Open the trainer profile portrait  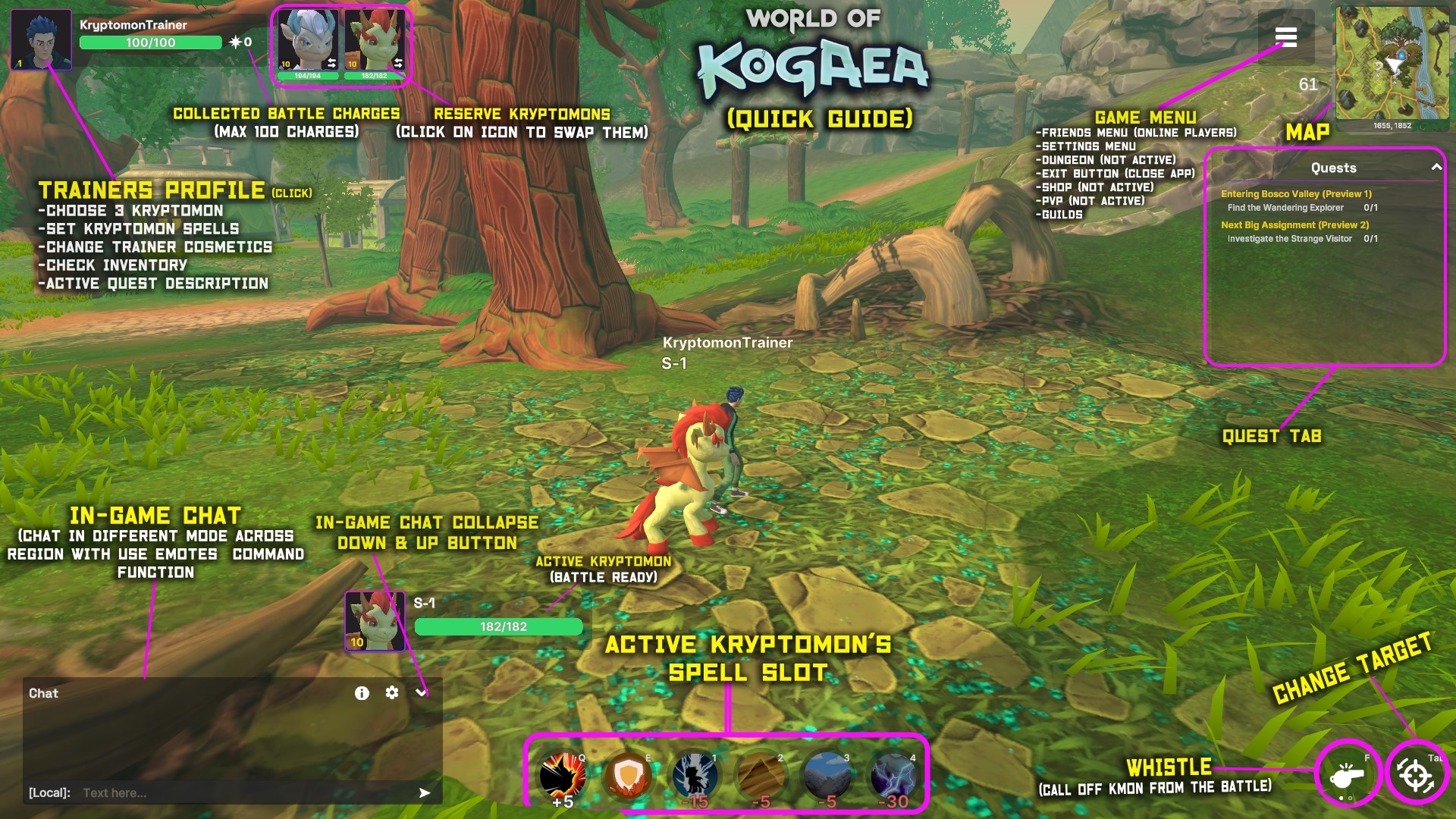click(x=41, y=39)
